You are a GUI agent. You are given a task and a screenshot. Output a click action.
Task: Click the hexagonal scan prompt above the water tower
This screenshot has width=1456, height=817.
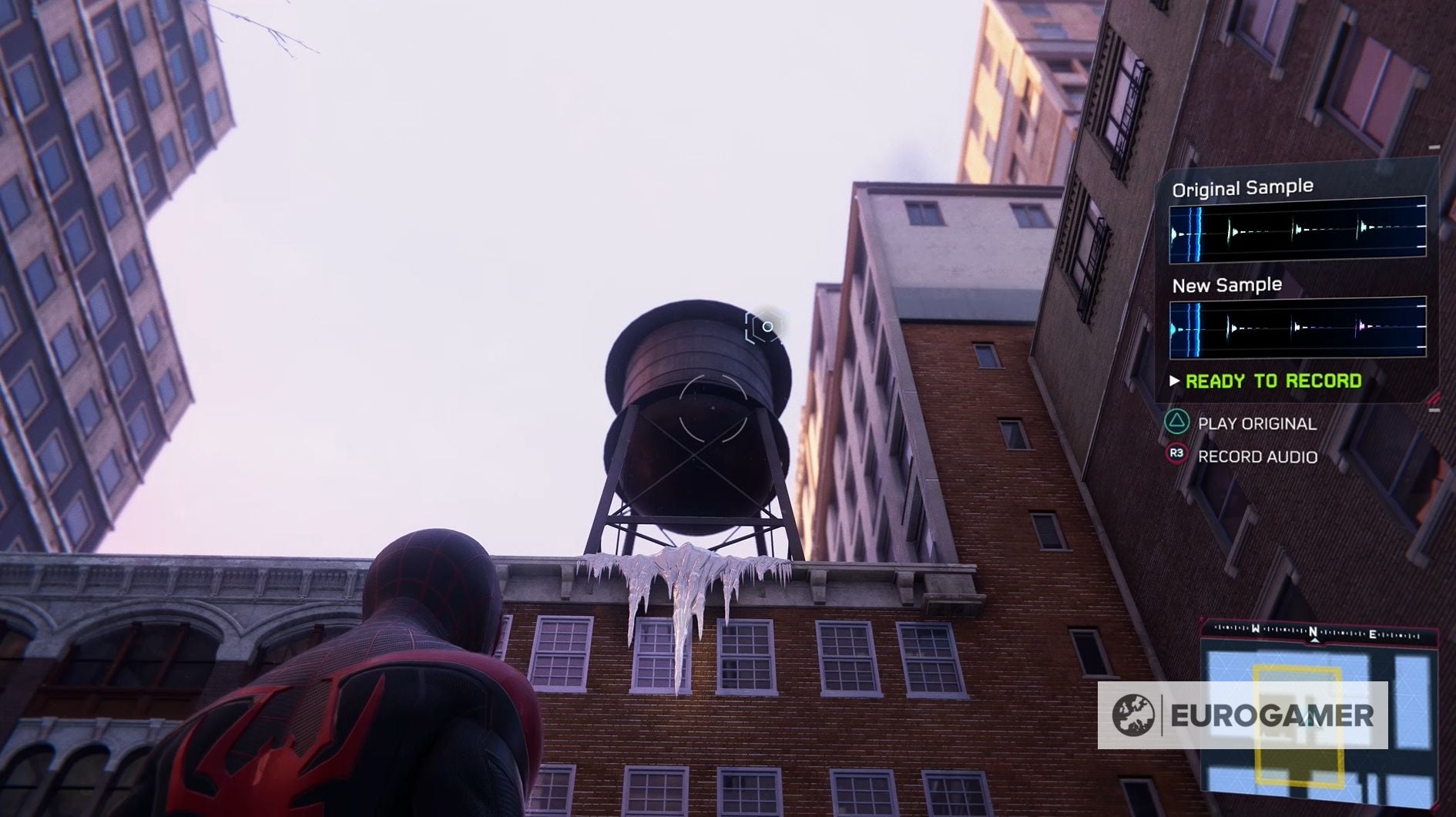[x=763, y=328]
